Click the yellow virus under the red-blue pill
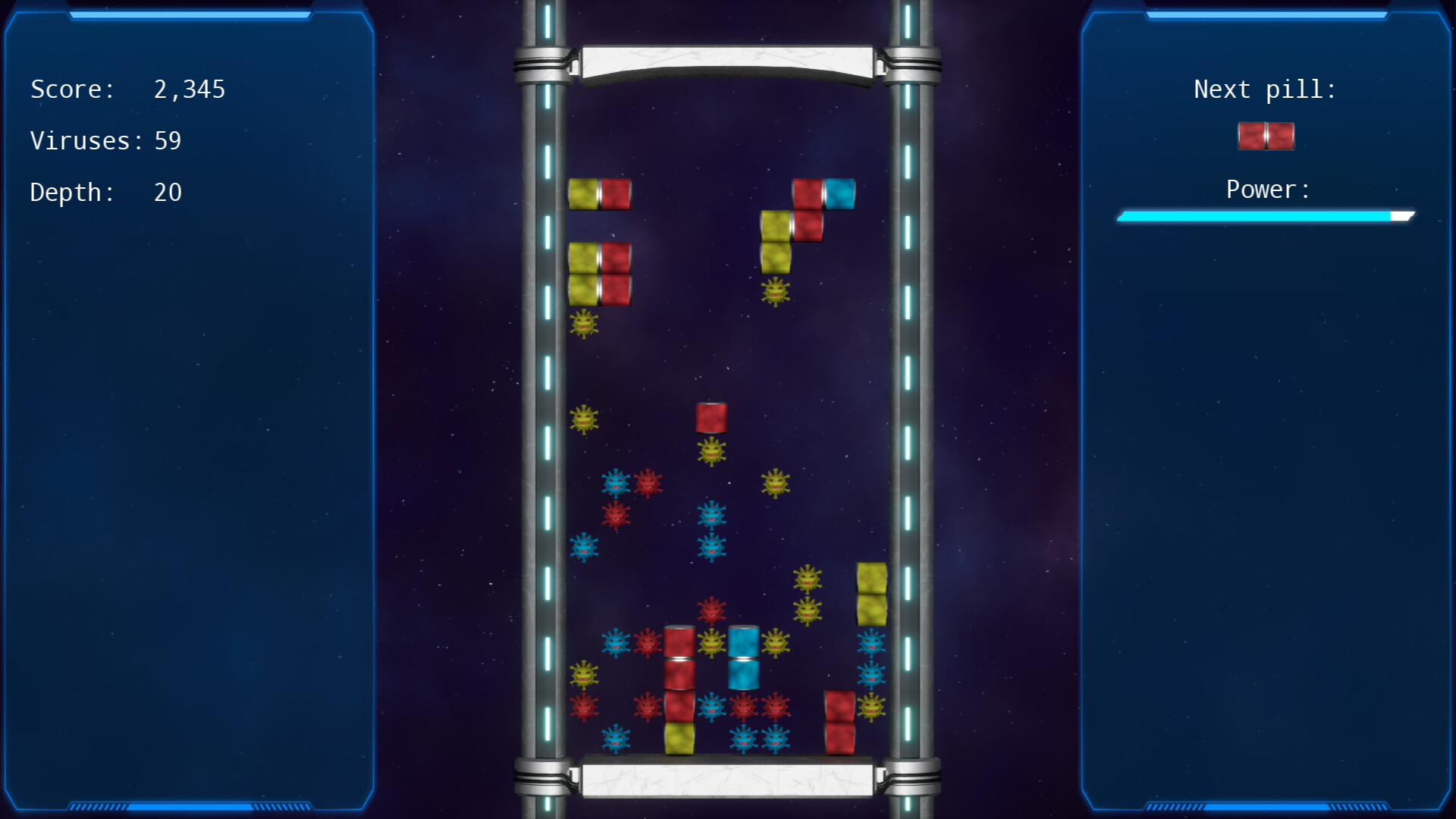Screen dimensions: 1456x819 775,292
